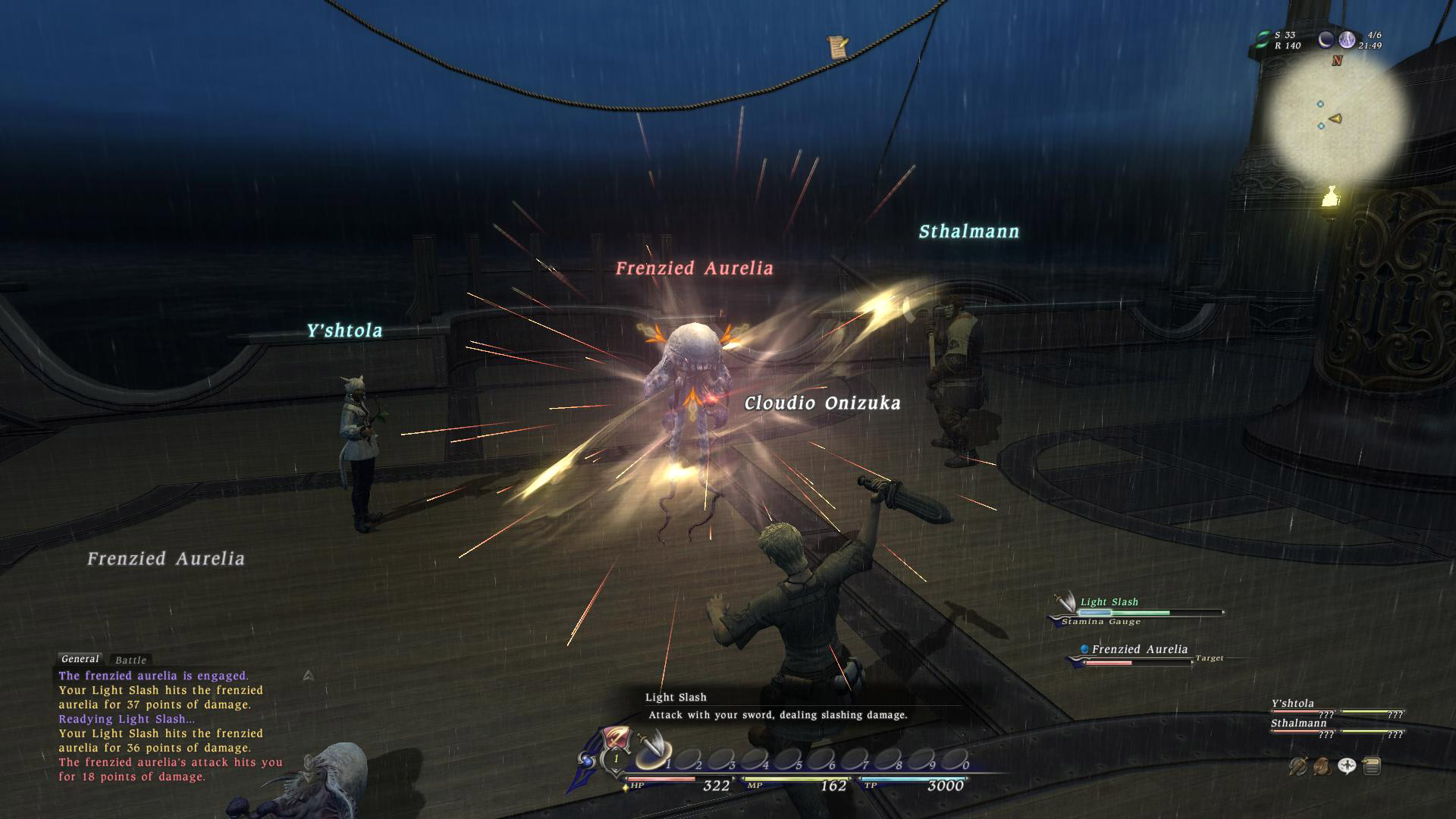Screen dimensions: 1456x819
Task: Click the Frenzied Aurelia target bar
Action: point(1137,655)
